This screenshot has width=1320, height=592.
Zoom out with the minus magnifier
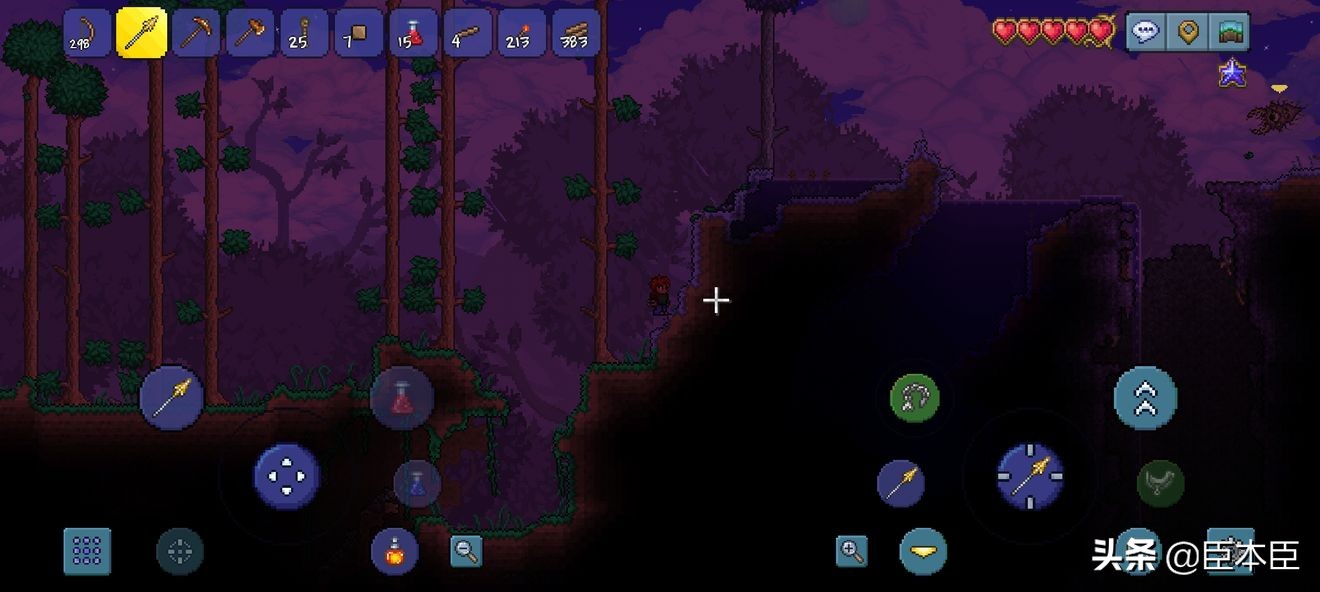tap(466, 551)
